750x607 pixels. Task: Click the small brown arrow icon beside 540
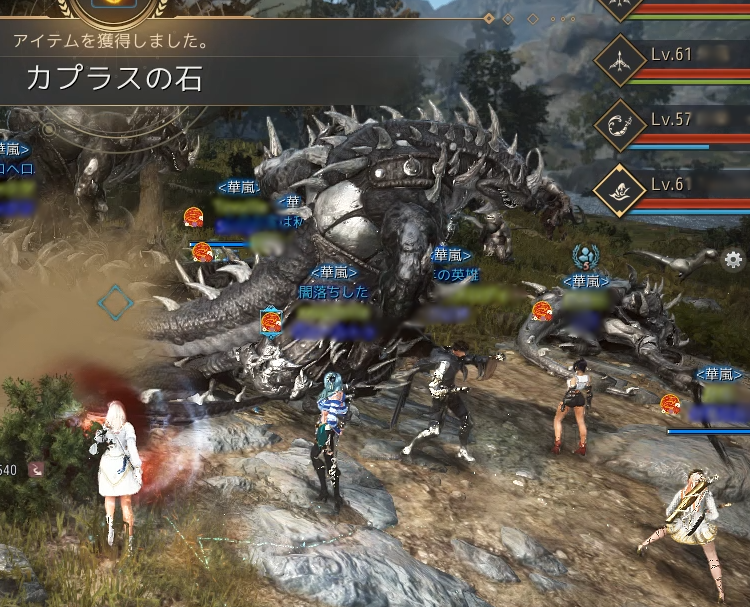click(x=37, y=469)
